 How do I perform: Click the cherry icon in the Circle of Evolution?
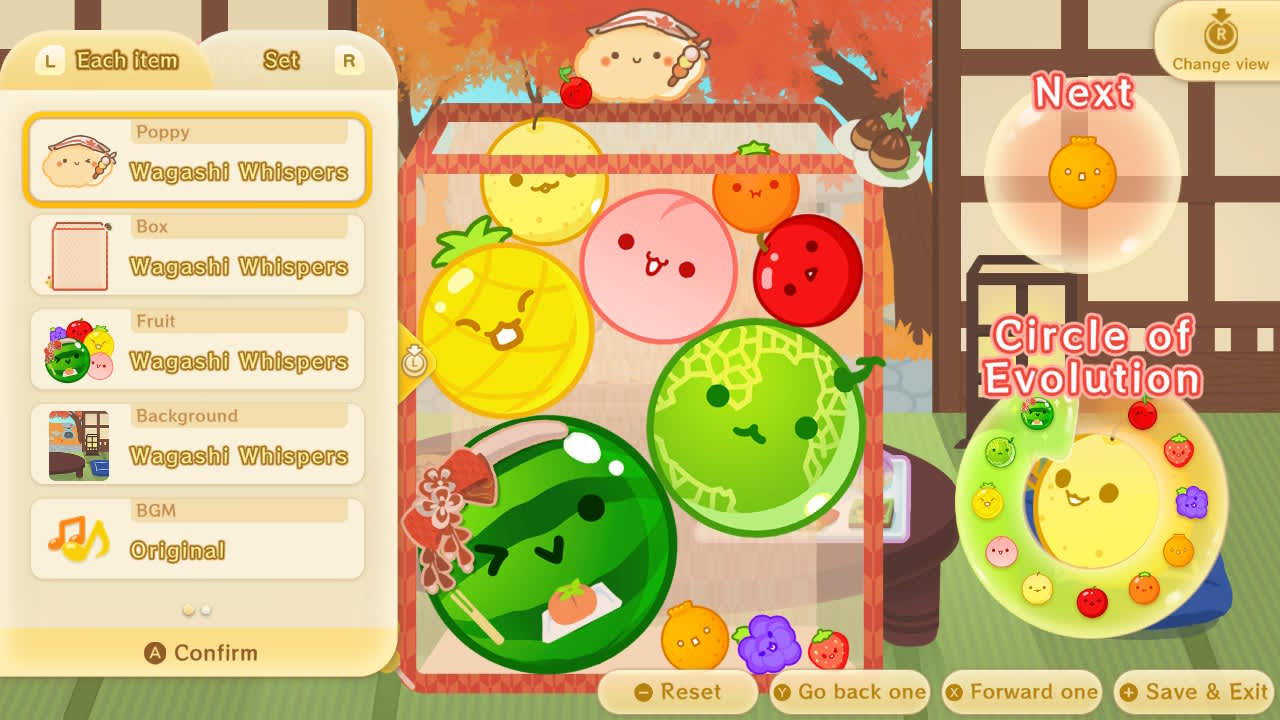1141,414
